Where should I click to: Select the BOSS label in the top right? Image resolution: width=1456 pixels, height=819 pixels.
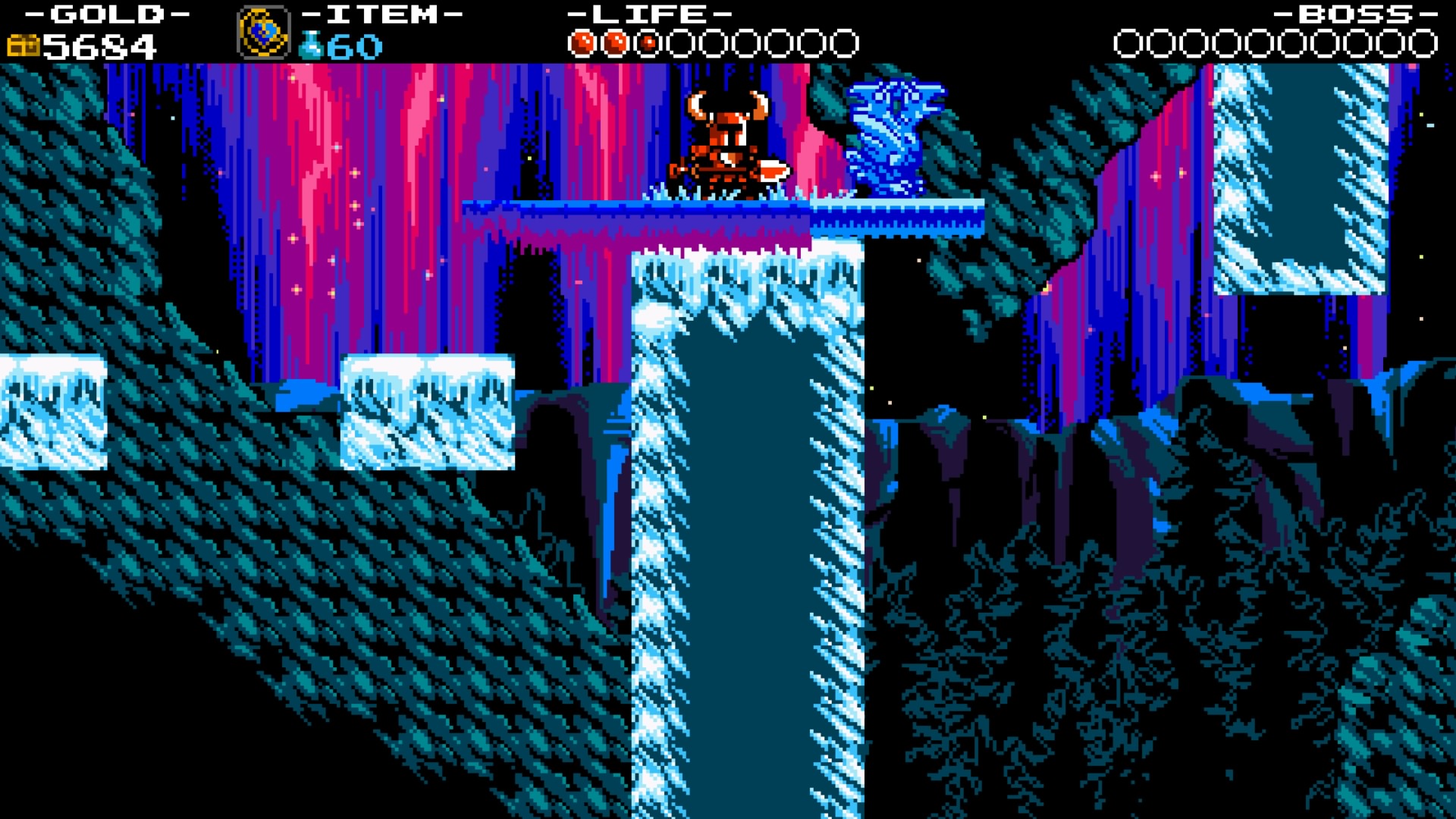(1356, 14)
